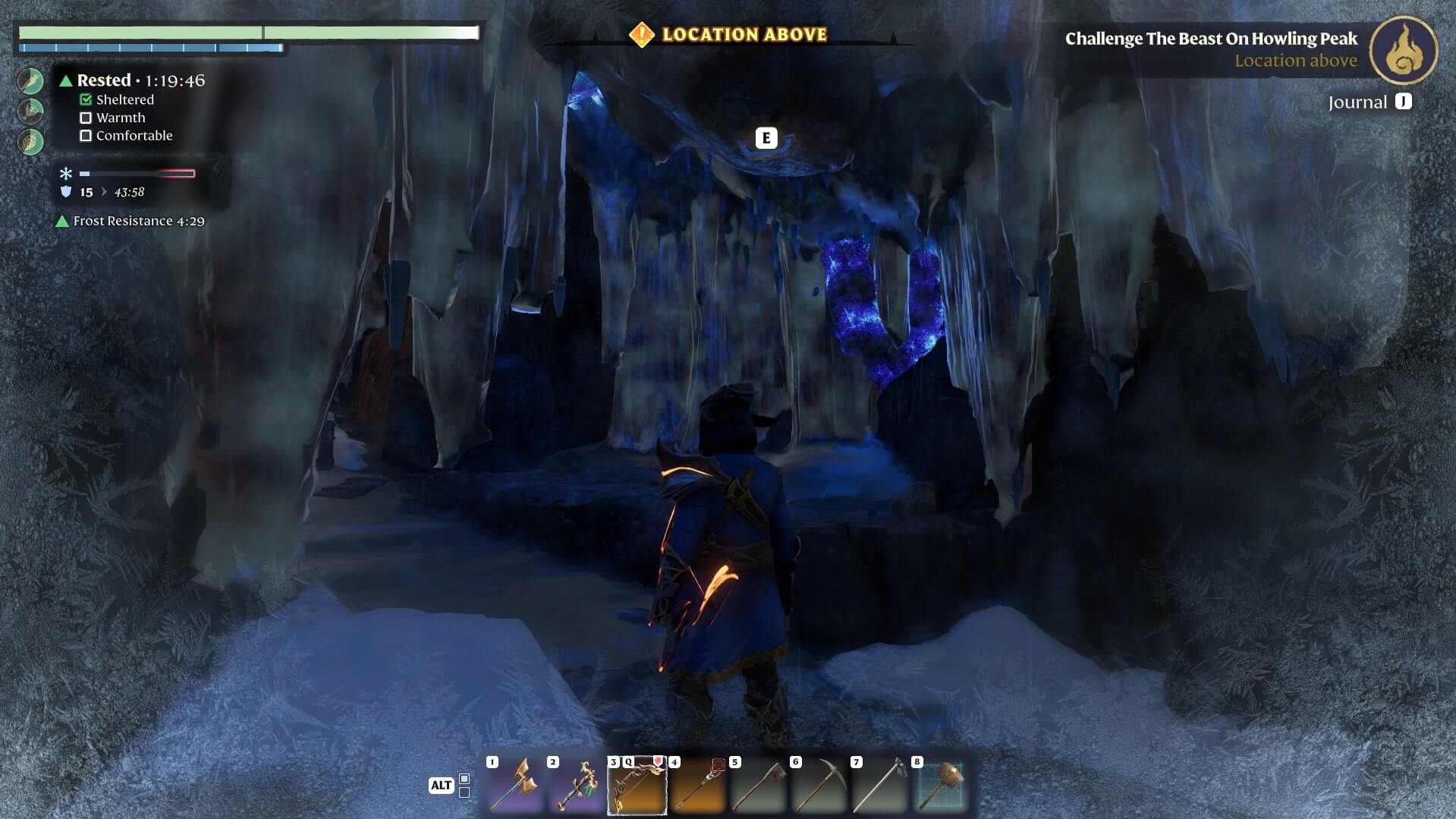1456x819 pixels.
Task: Select the magic staff hotbar slot
Action: 697,786
